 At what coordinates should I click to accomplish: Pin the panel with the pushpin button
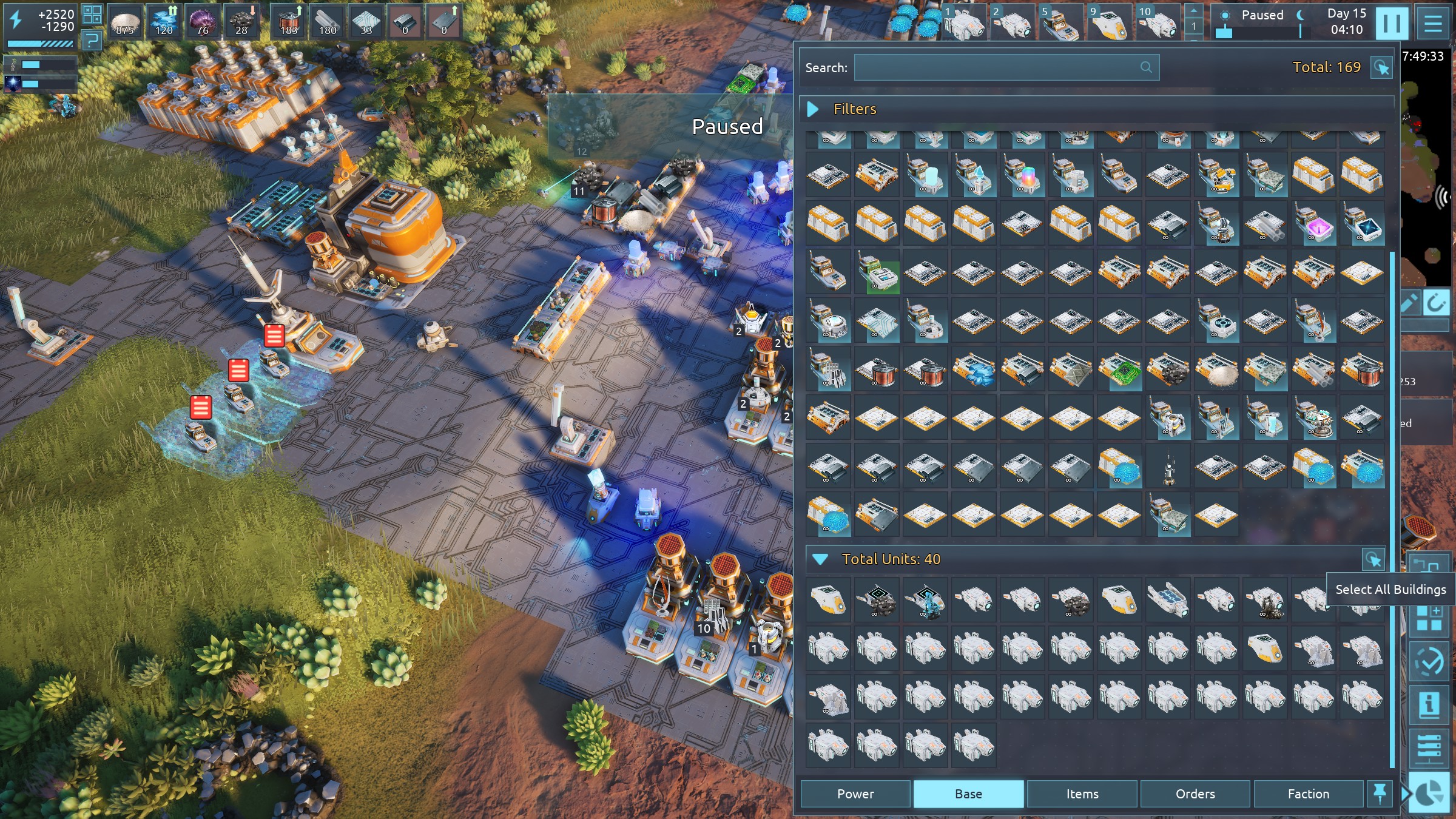pos(1380,793)
